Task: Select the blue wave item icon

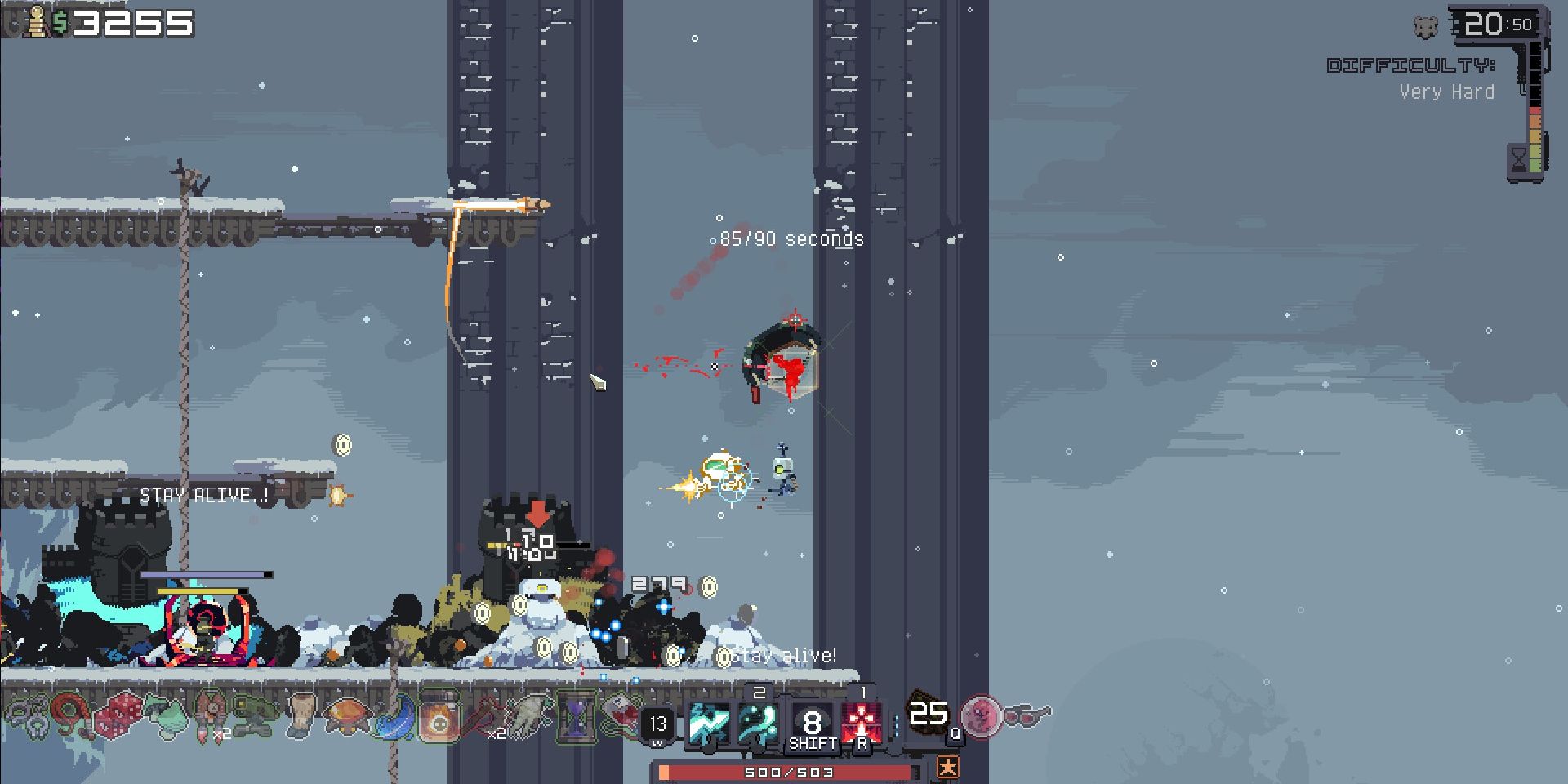Action: (x=393, y=719)
